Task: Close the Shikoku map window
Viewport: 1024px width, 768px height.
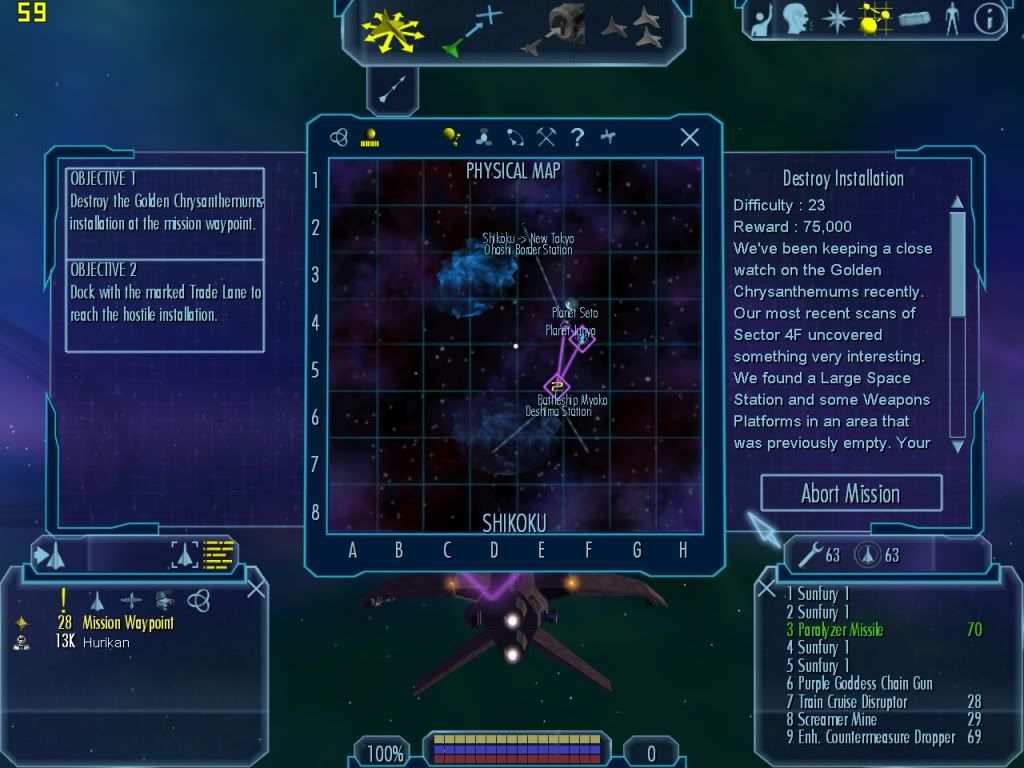Action: pos(689,138)
